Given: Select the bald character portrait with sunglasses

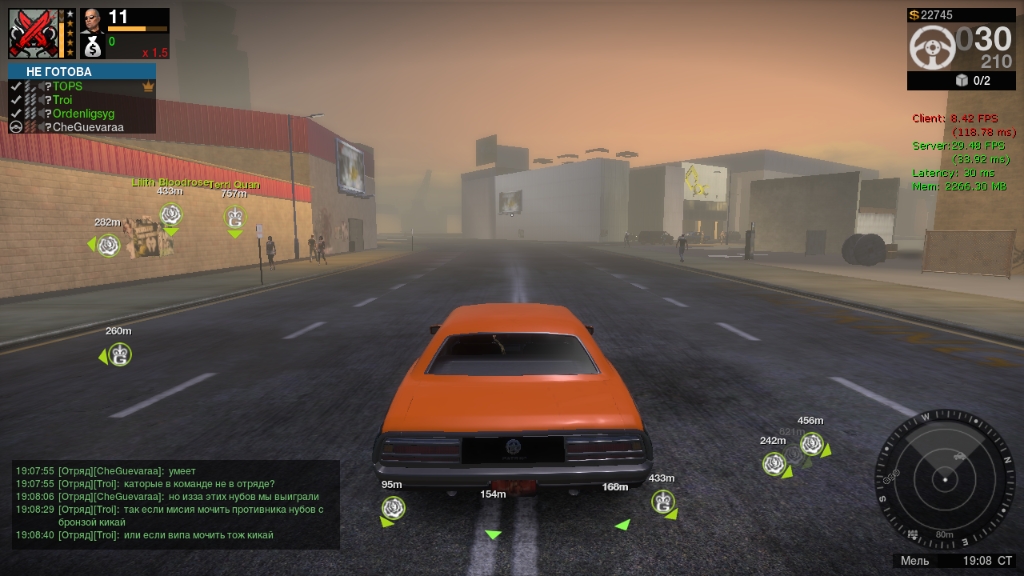Looking at the screenshot, I should click(92, 21).
